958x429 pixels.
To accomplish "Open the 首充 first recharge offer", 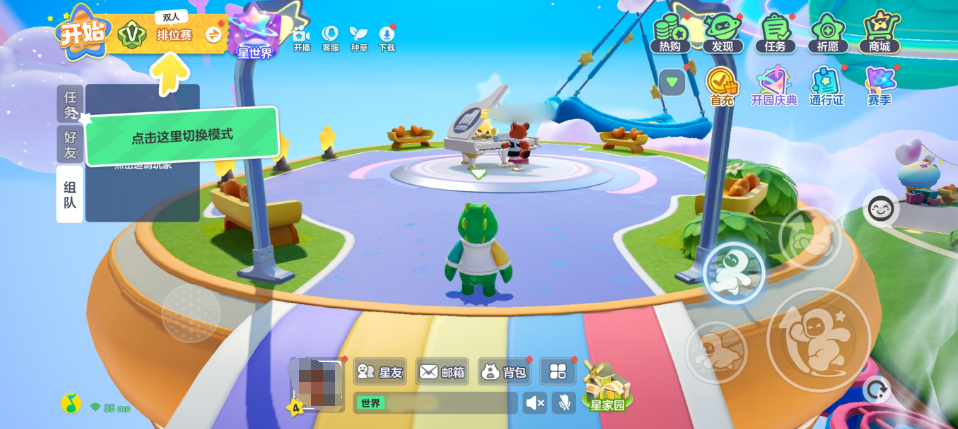I will tap(722, 86).
